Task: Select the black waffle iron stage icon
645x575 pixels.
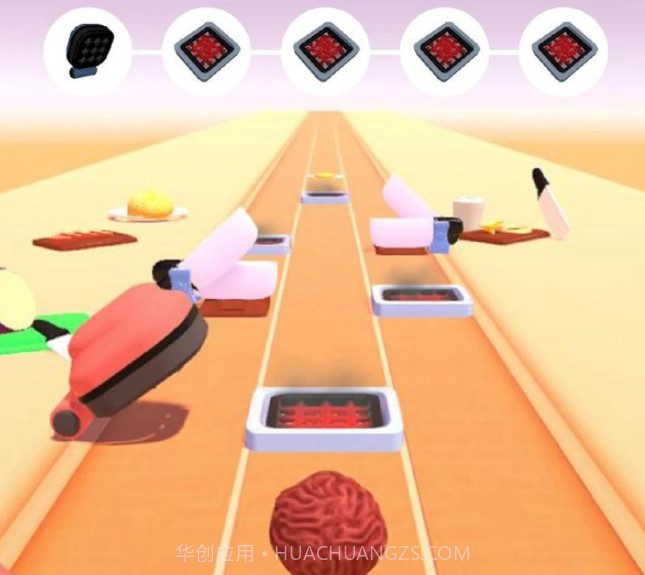Action: [x=88, y=50]
